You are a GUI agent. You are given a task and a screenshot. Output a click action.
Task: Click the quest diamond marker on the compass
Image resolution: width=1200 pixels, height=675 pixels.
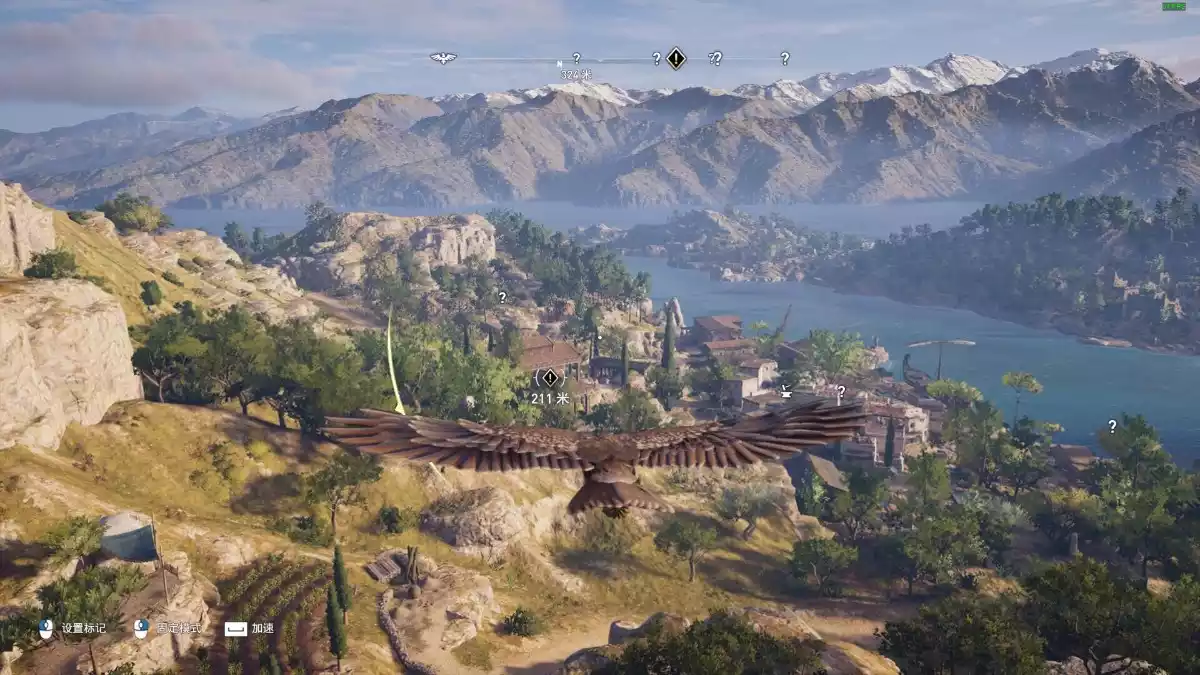676,58
